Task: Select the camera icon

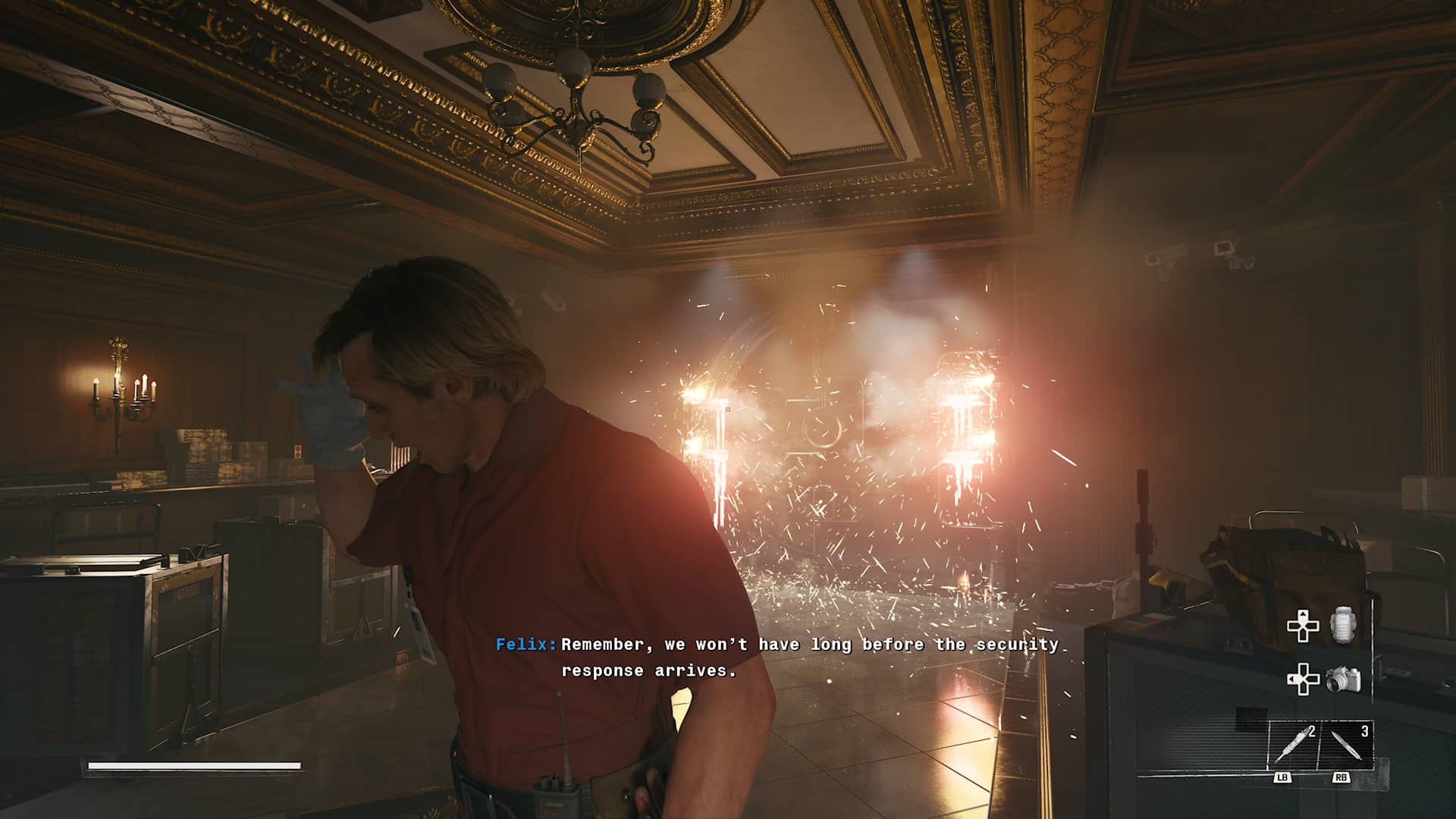Action: point(1343,679)
